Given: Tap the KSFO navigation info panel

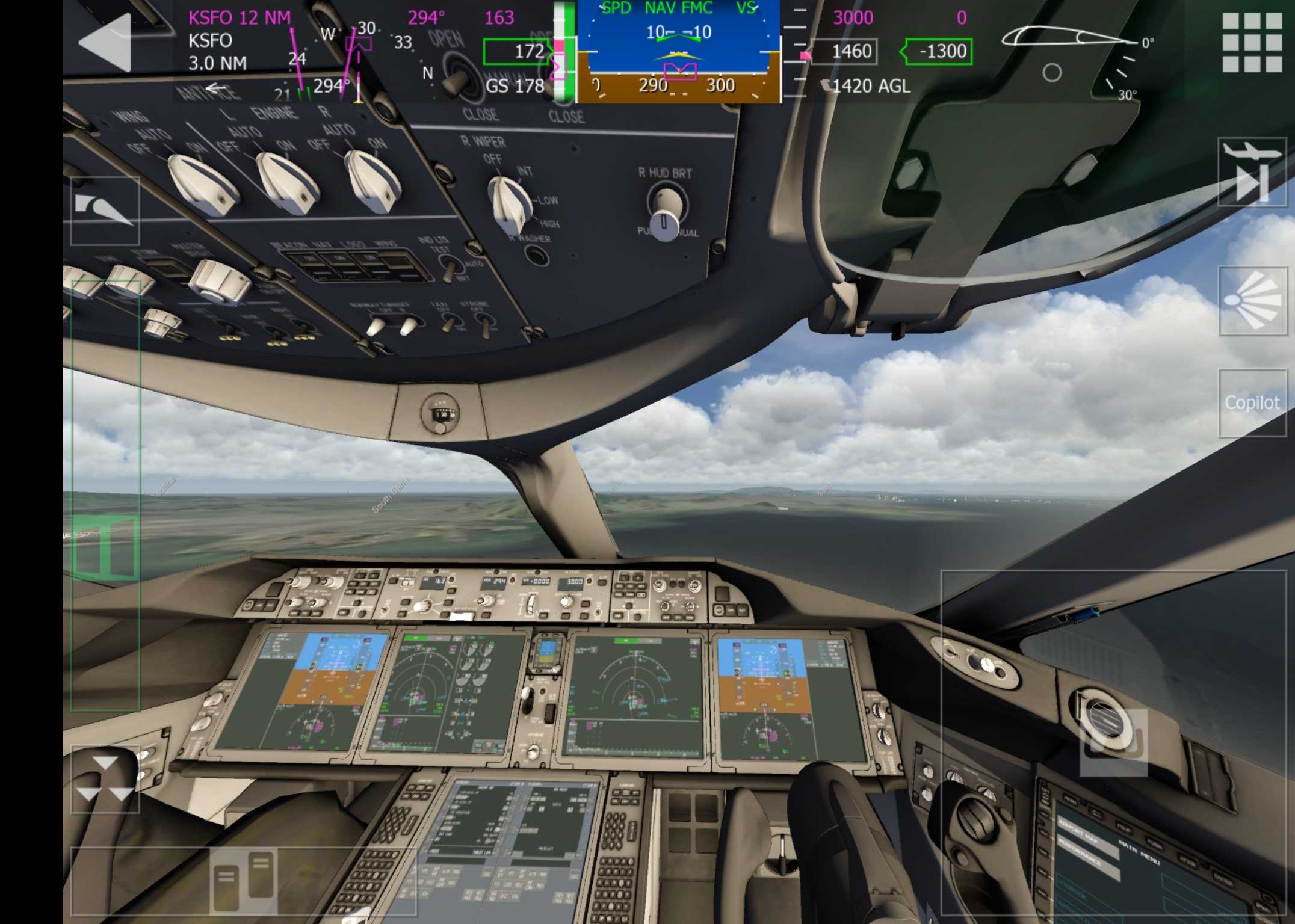Looking at the screenshot, I should tap(239, 41).
